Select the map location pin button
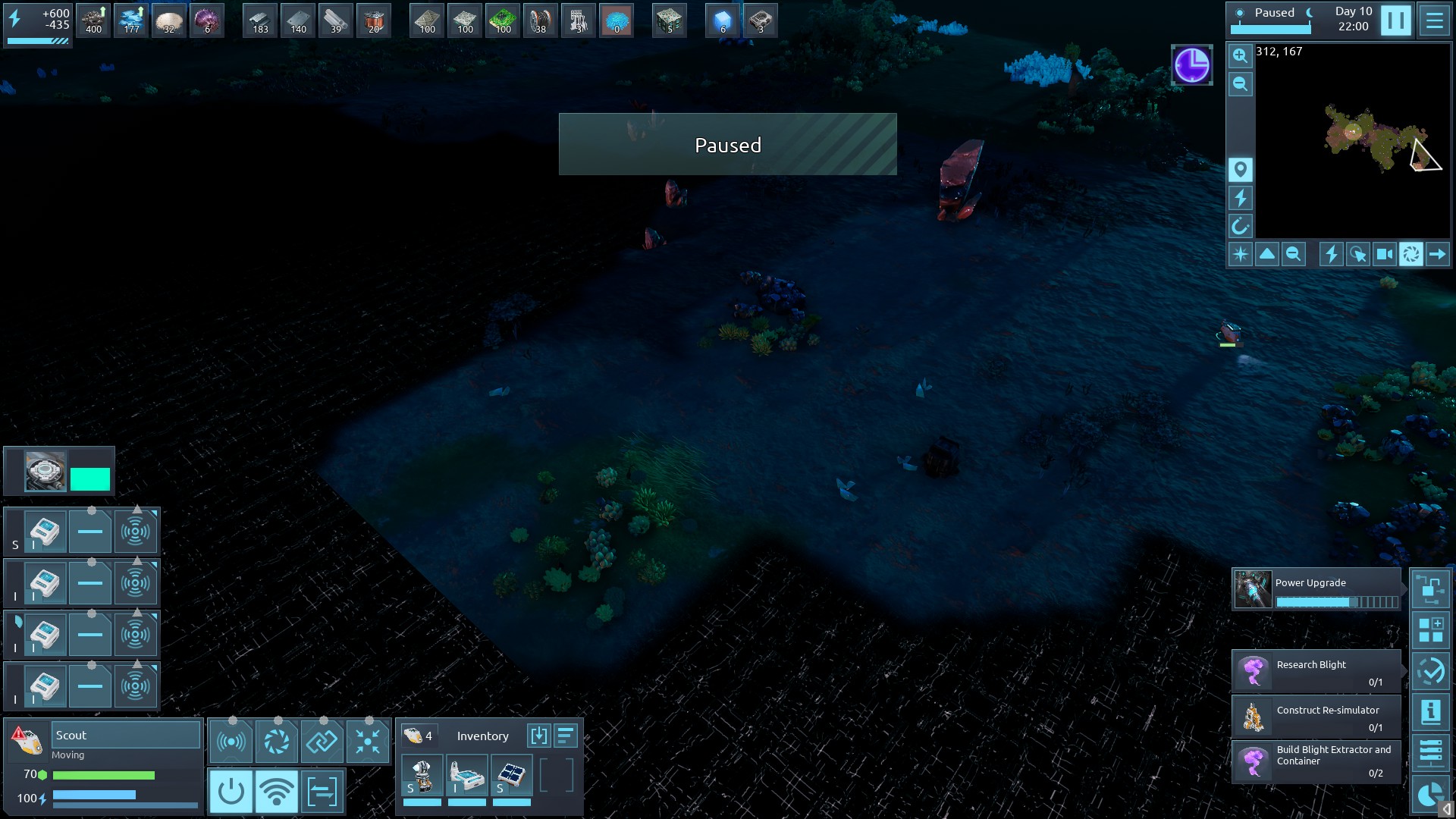This screenshot has width=1456, height=819. 1240,170
